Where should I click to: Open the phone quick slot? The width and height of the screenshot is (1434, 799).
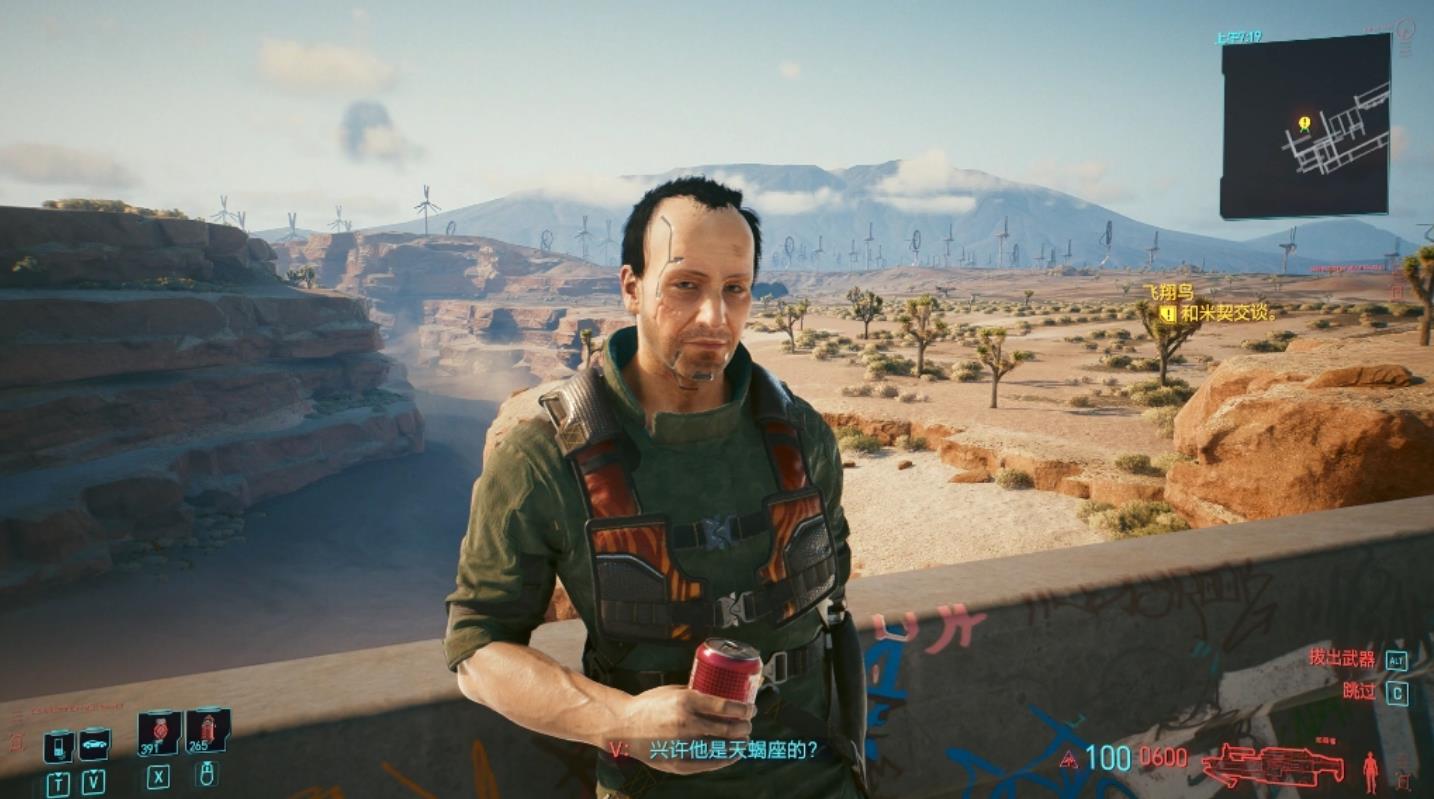tap(58, 746)
